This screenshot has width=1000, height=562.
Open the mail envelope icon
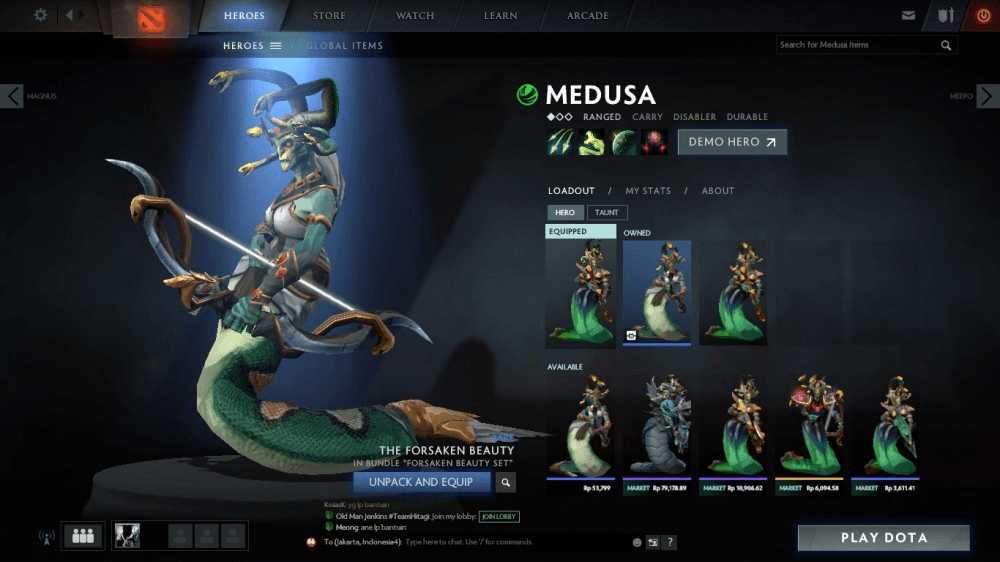point(908,16)
